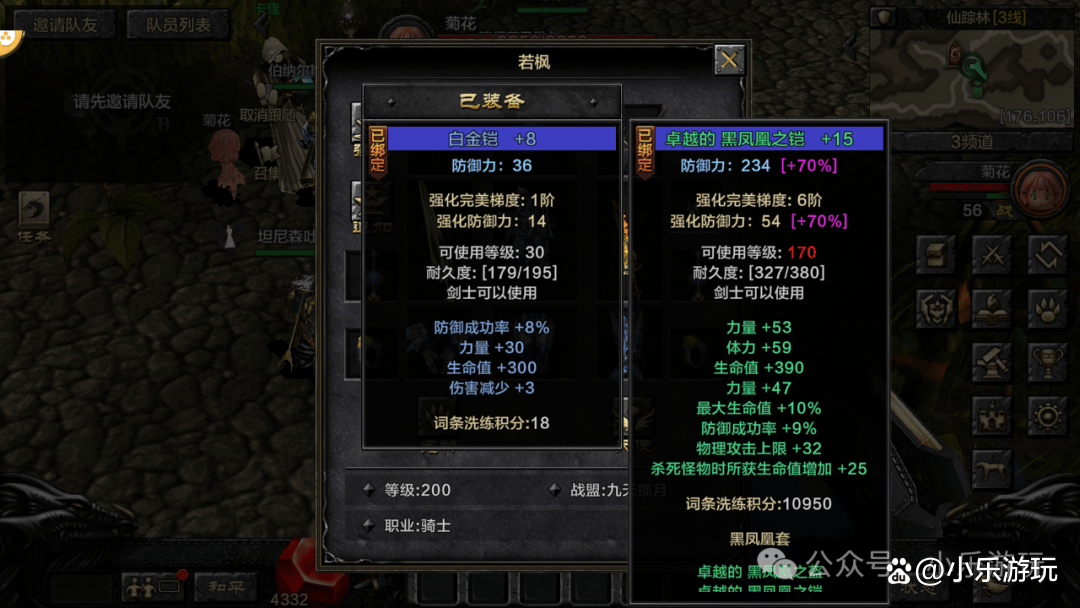The height and width of the screenshot is (608, 1080).
Task: Click the horse mount icon
Action: pyautogui.click(x=992, y=468)
